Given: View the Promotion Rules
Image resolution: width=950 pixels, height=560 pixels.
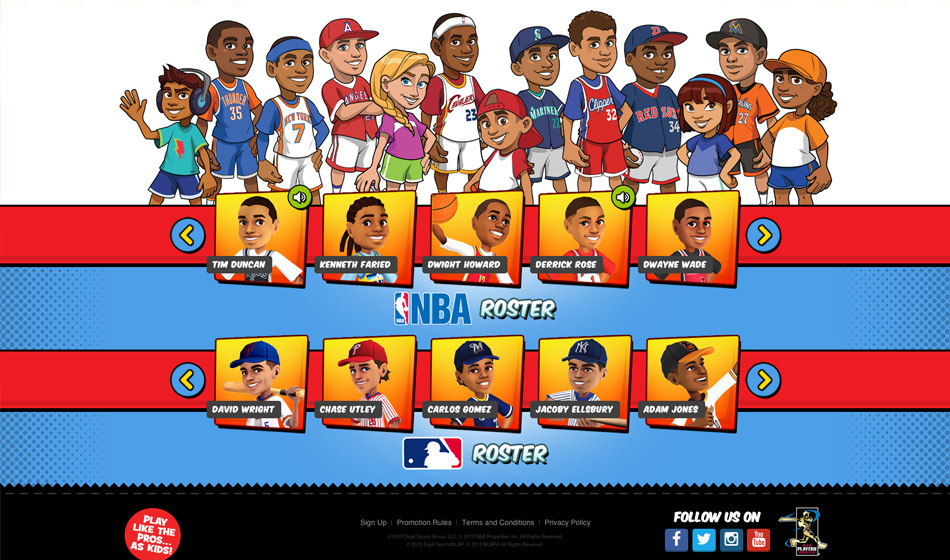Looking at the screenshot, I should click(x=424, y=523).
